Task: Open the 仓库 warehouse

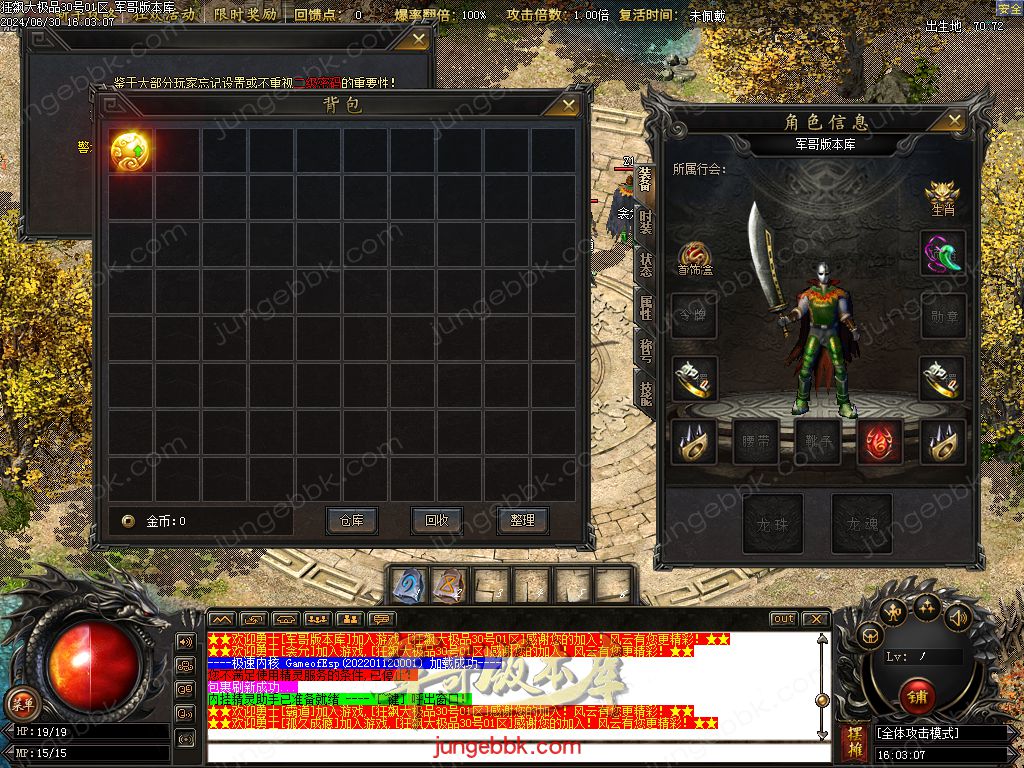Action: click(351, 520)
